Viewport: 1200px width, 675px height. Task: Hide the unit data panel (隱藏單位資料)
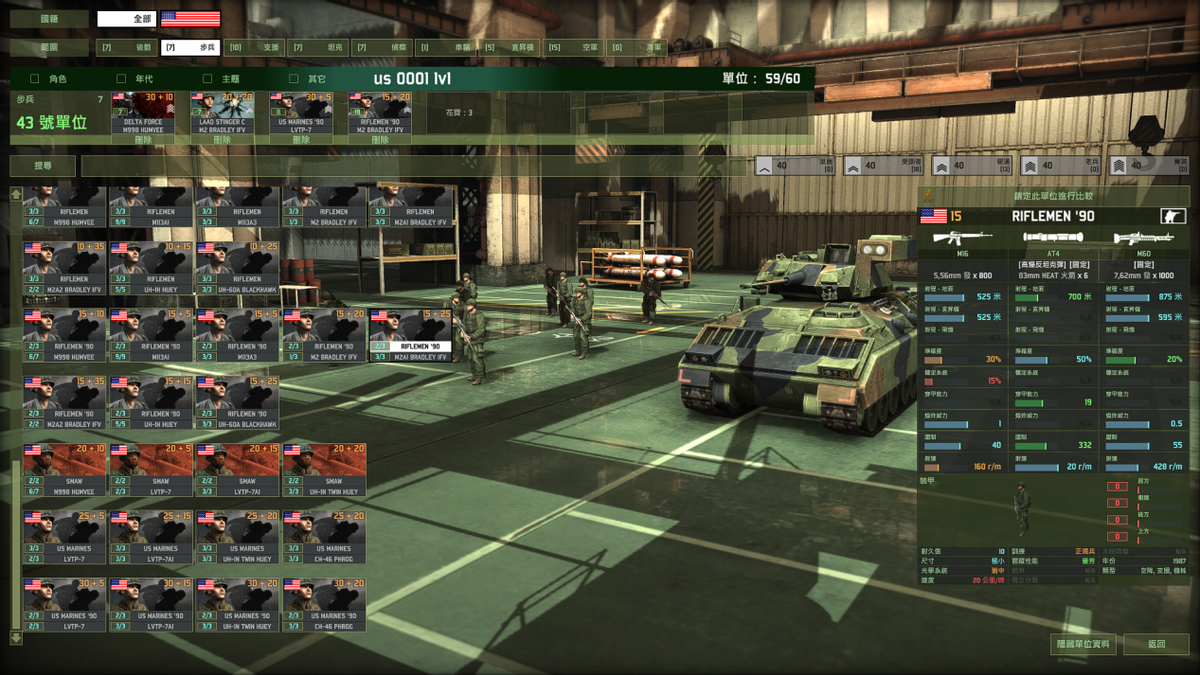(1083, 644)
